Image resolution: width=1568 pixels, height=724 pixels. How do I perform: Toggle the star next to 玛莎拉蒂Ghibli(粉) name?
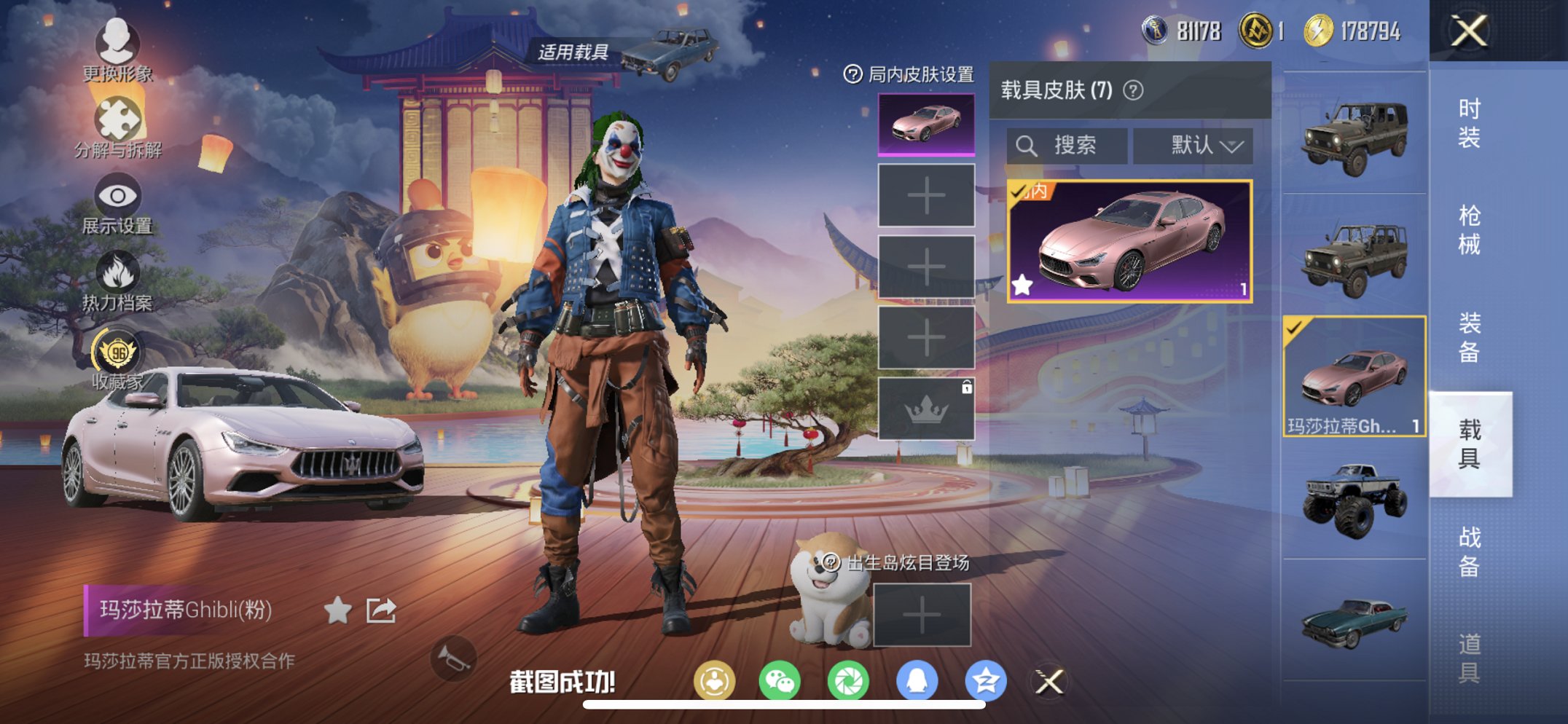337,611
